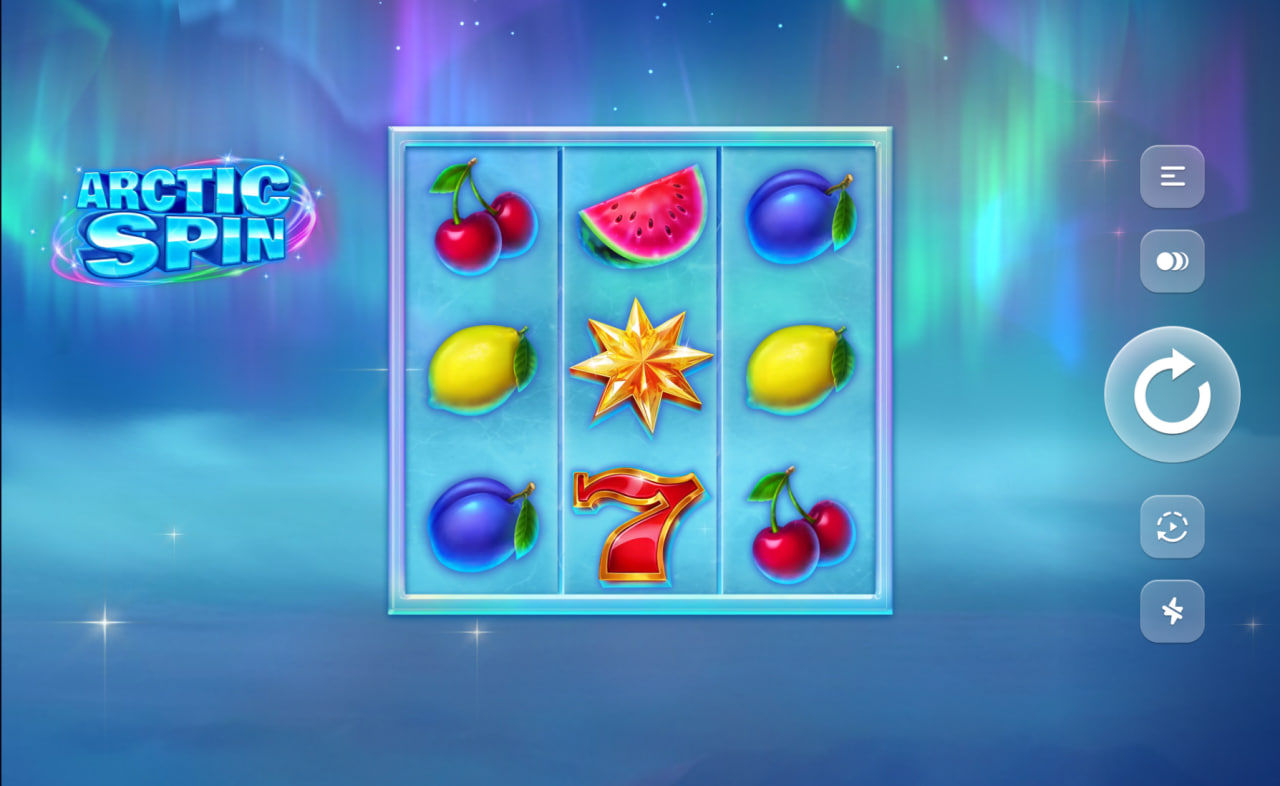Select the hamburger lines icon top right
The width and height of the screenshot is (1280, 786).
(x=1171, y=177)
